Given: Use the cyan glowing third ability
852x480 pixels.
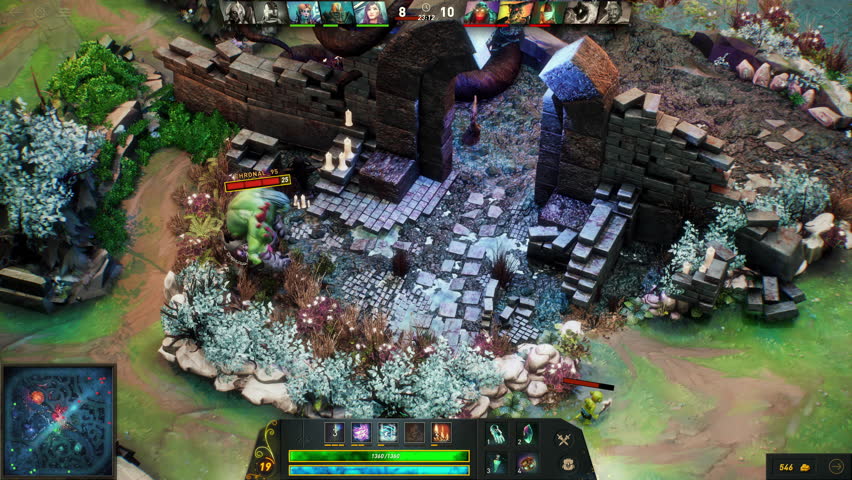Looking at the screenshot, I should [387, 433].
